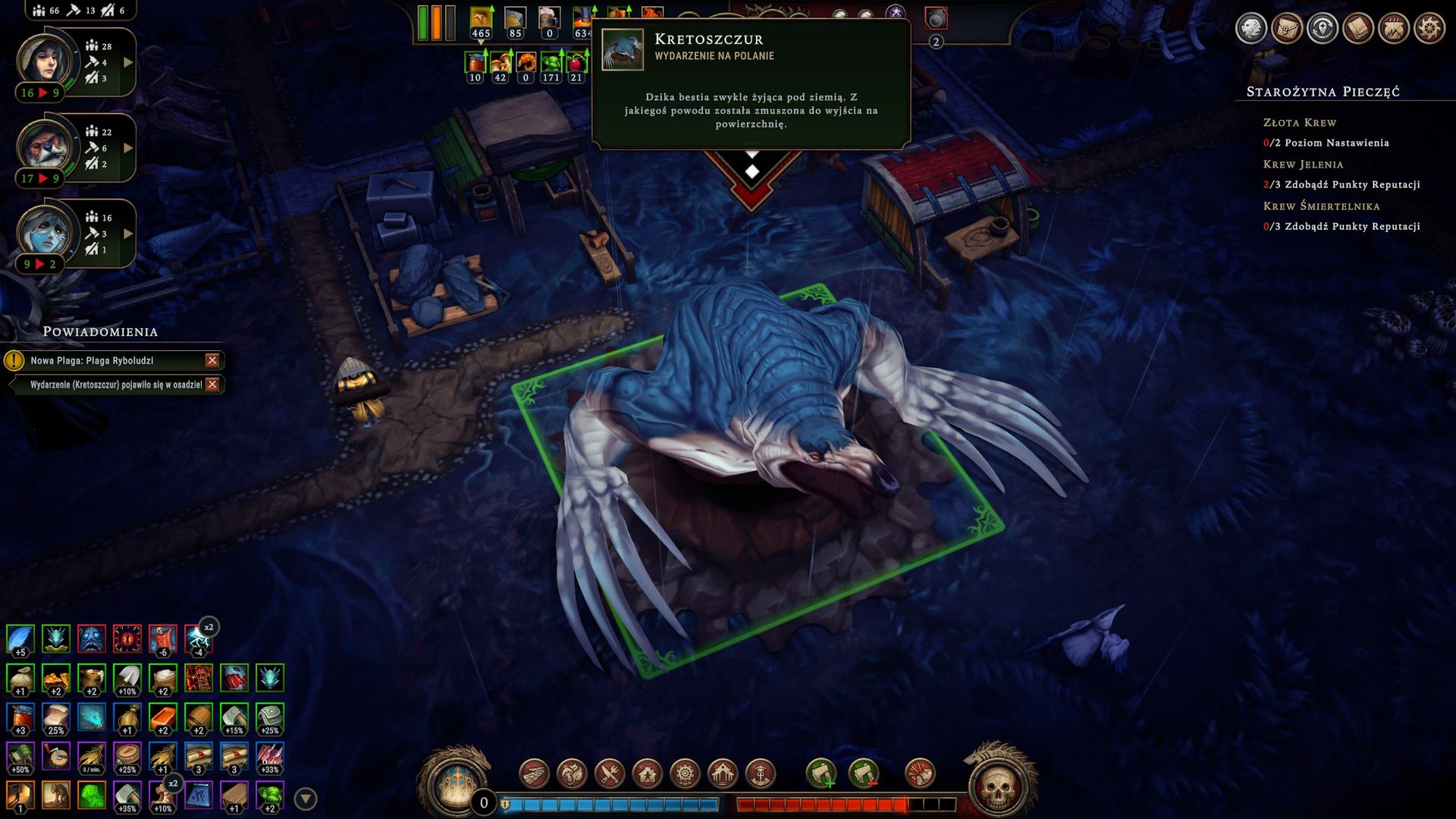Select the add woodcutting area tool

821,774
